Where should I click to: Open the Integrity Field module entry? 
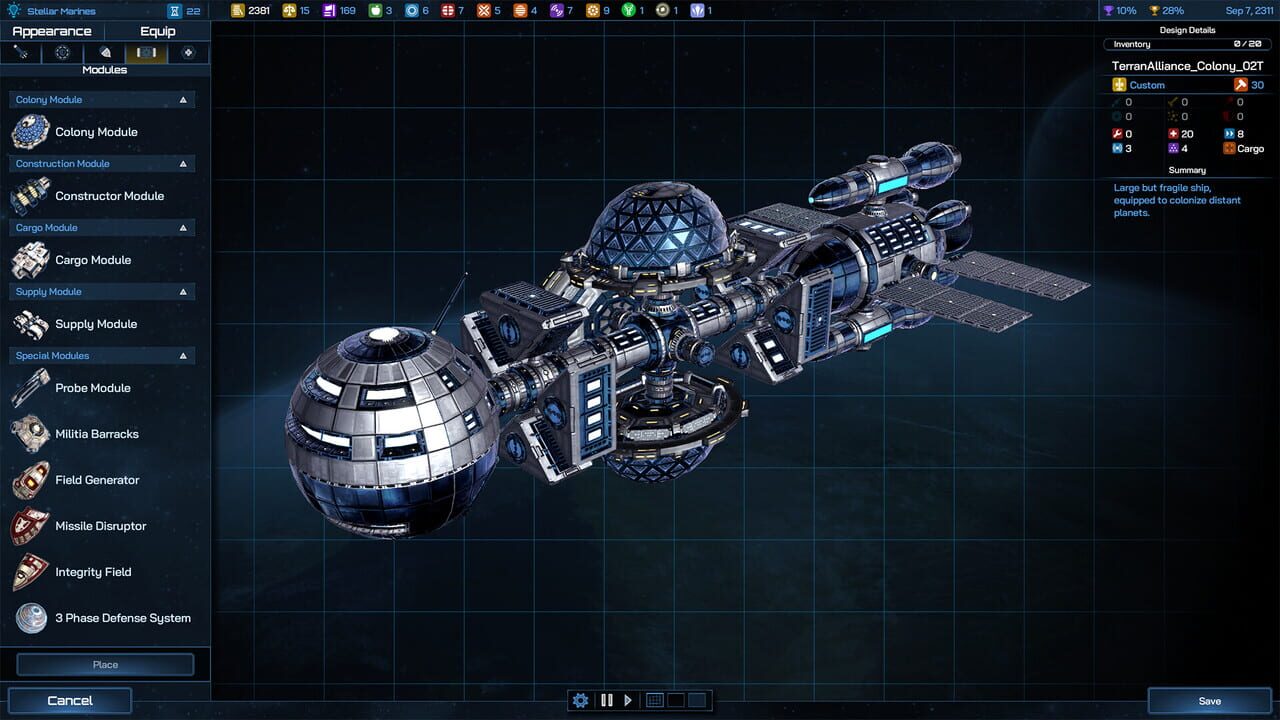point(100,571)
